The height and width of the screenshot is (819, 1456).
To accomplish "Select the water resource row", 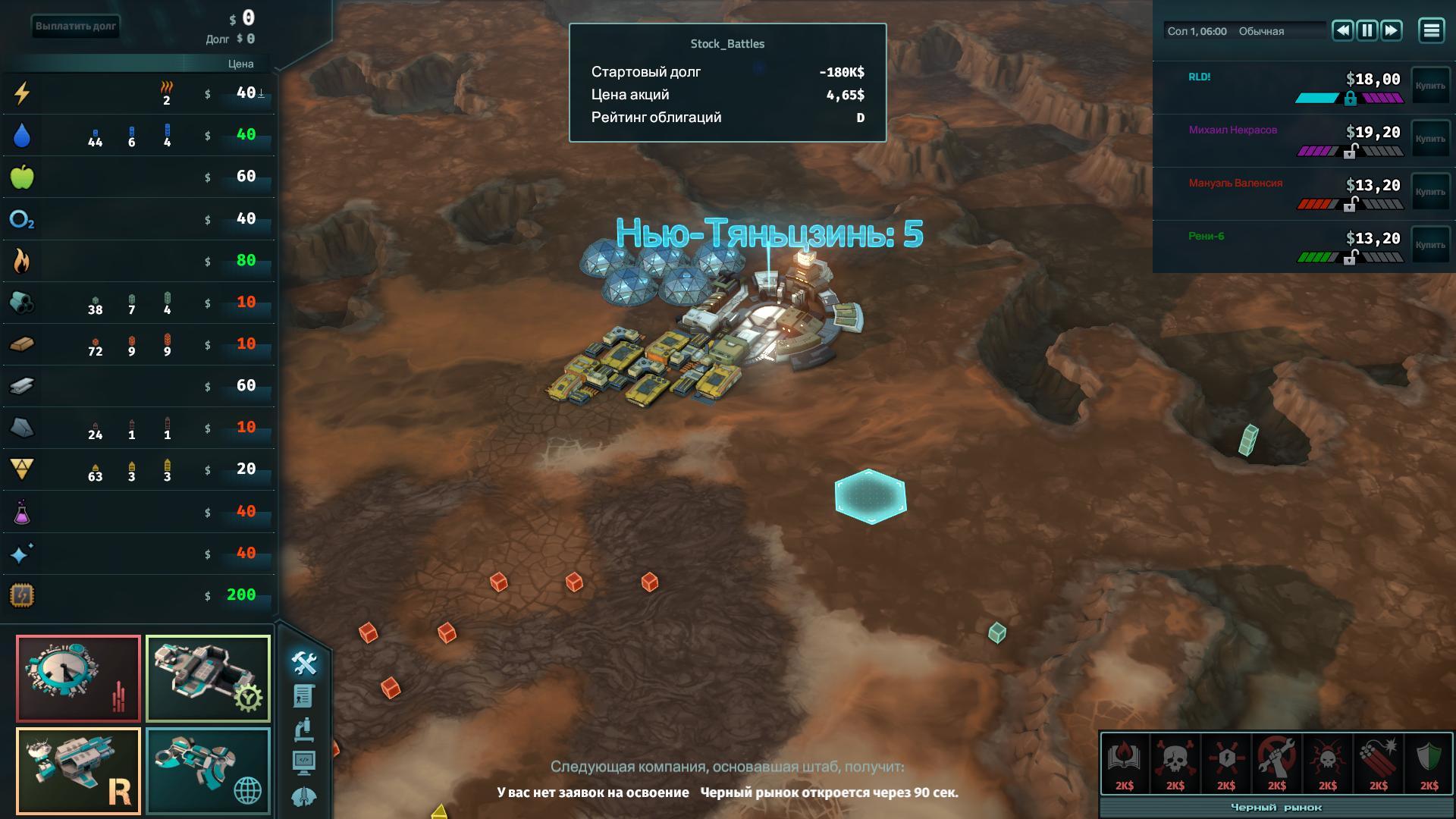I will (x=138, y=136).
